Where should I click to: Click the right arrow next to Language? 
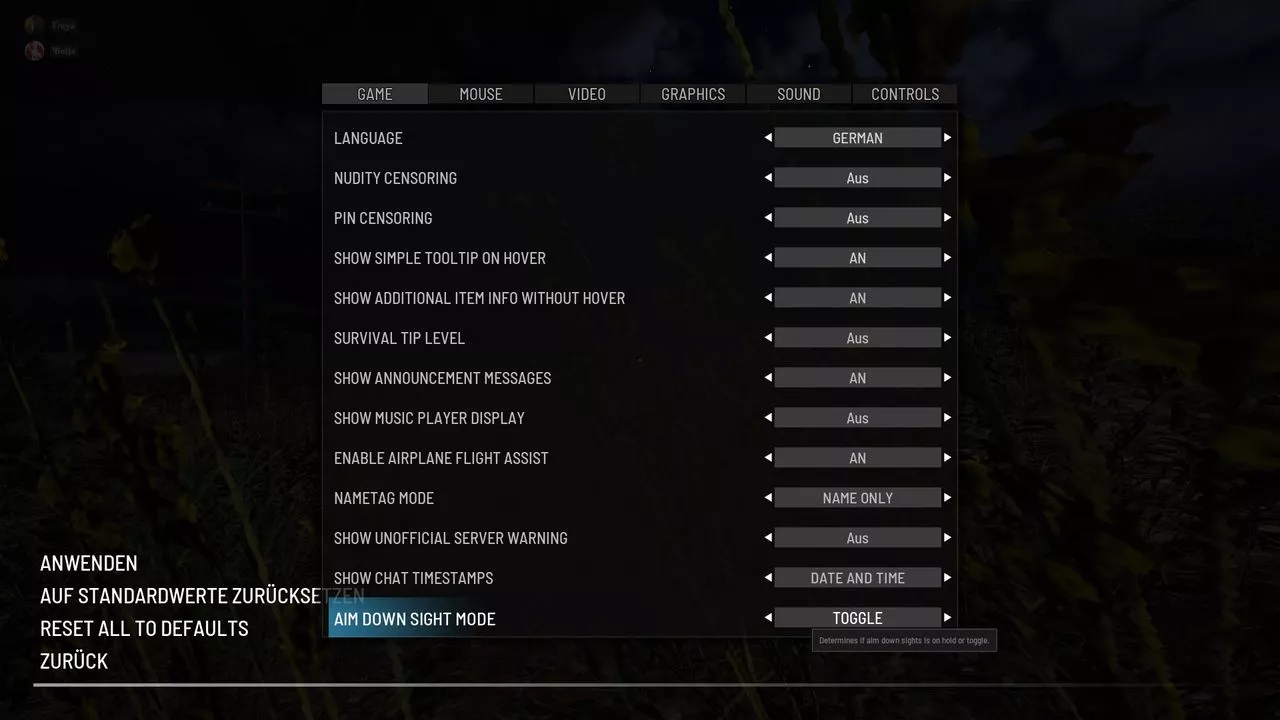pos(947,138)
